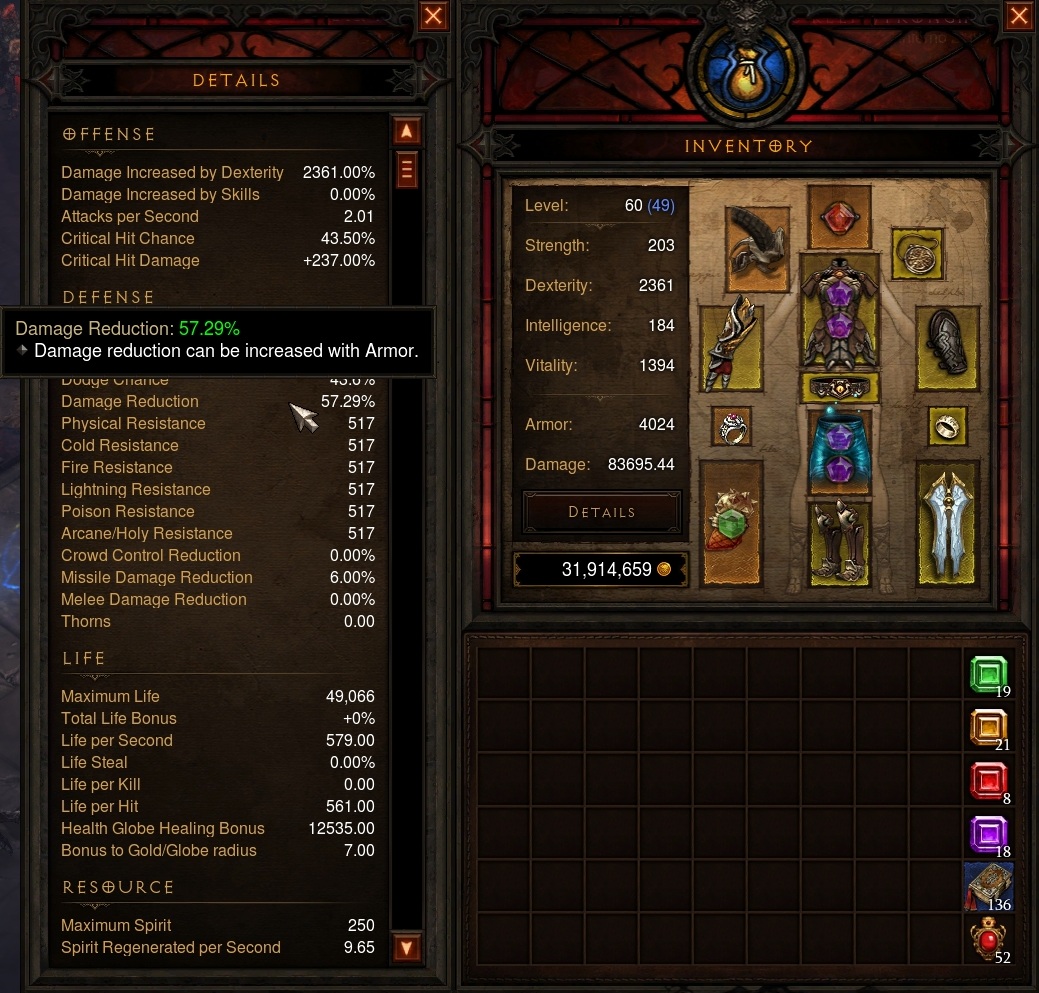Select the helm slot with red gem
The image size is (1039, 993).
839,218
